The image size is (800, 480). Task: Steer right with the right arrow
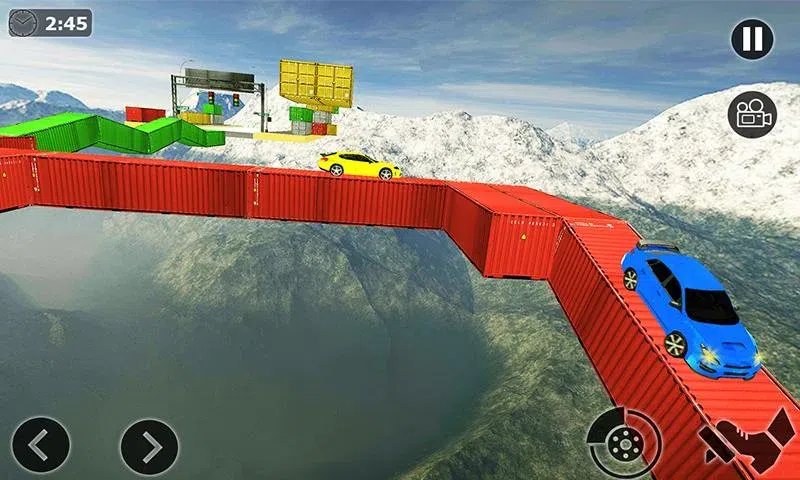pyautogui.click(x=149, y=445)
